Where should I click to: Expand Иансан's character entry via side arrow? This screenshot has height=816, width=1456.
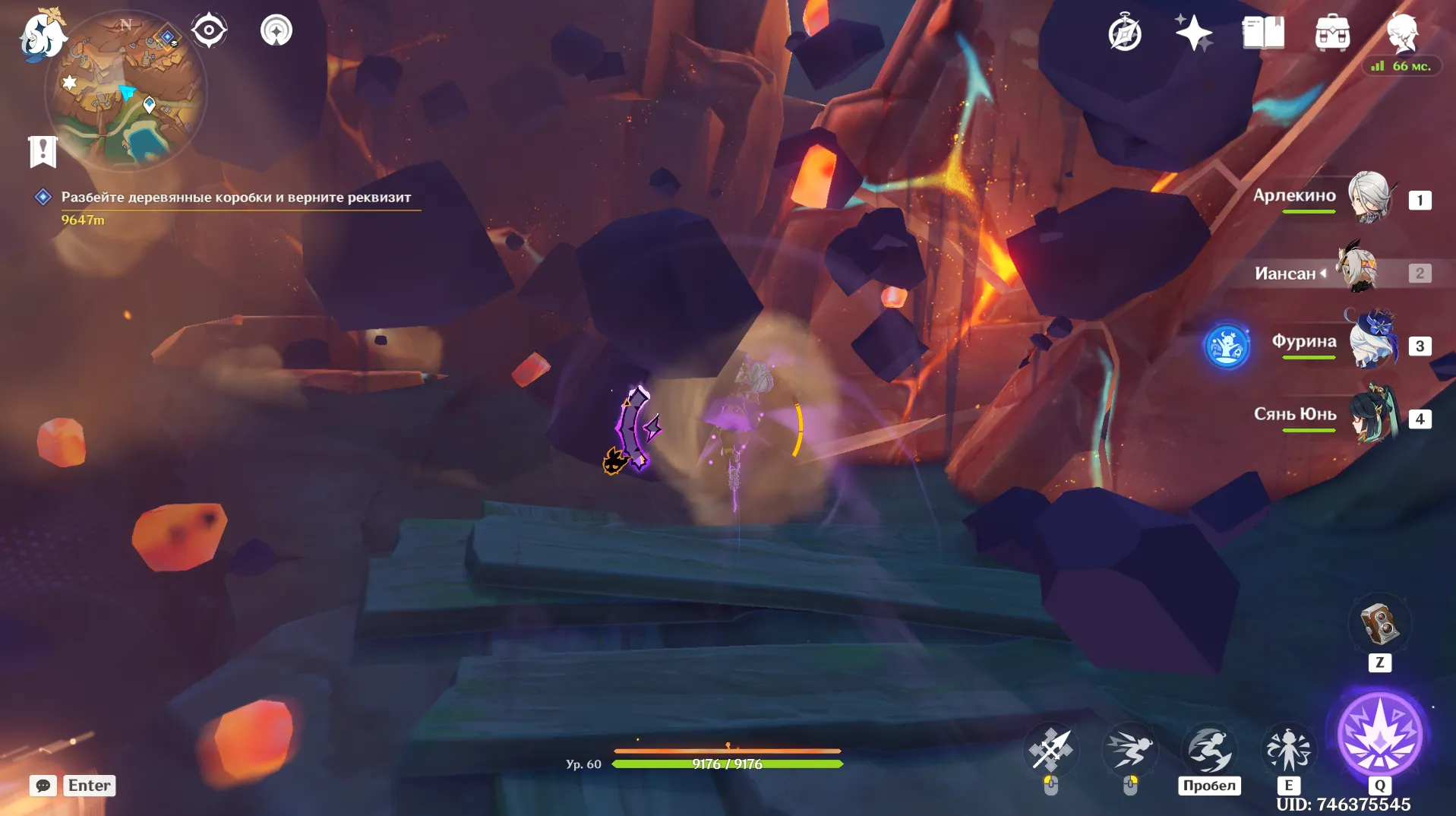(x=1322, y=274)
